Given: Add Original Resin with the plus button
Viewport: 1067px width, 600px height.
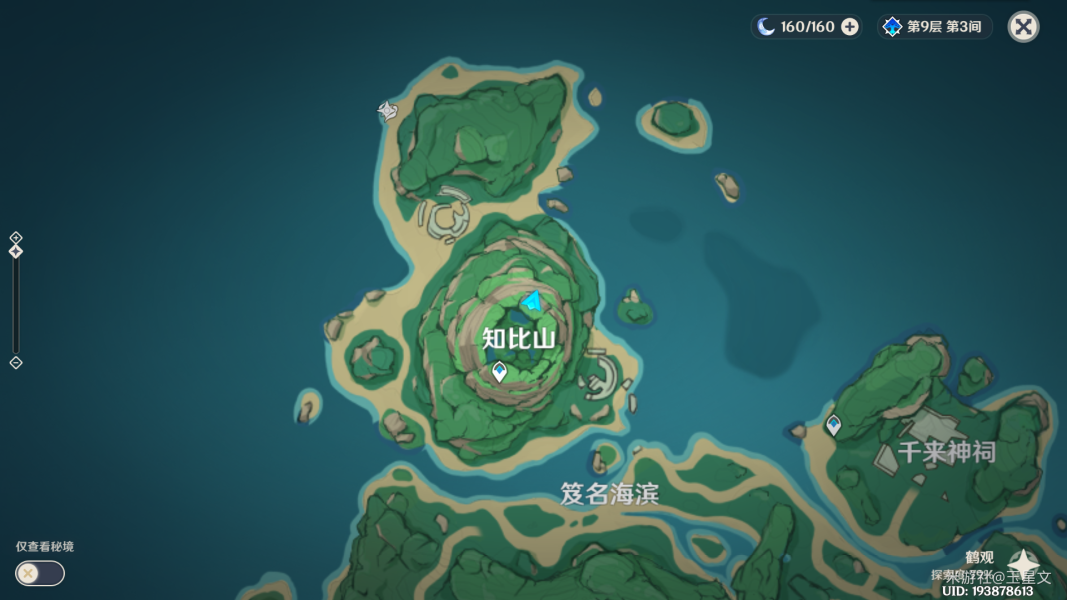Looking at the screenshot, I should pos(850,27).
